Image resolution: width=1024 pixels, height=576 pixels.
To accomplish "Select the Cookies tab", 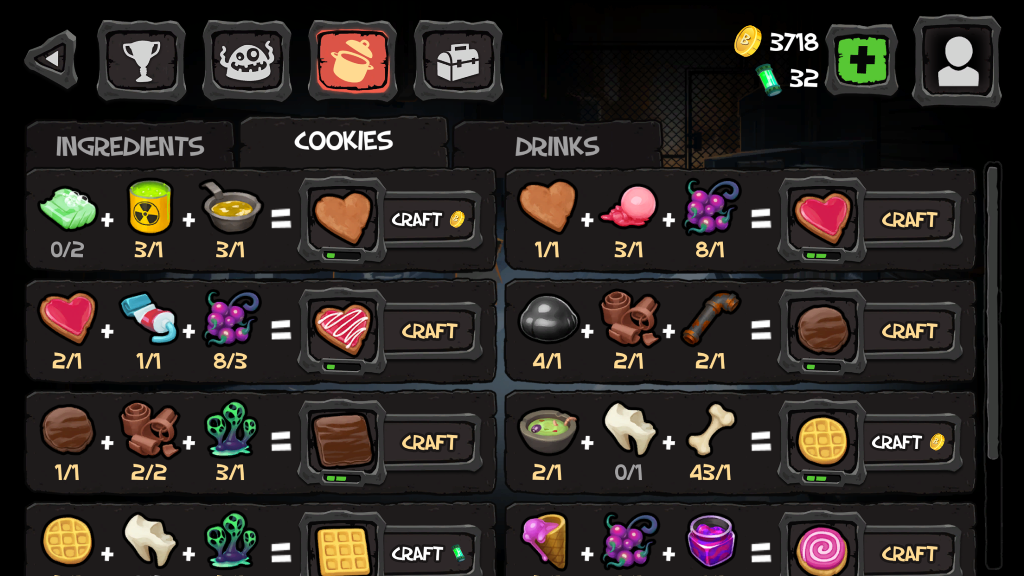I will coord(343,141).
